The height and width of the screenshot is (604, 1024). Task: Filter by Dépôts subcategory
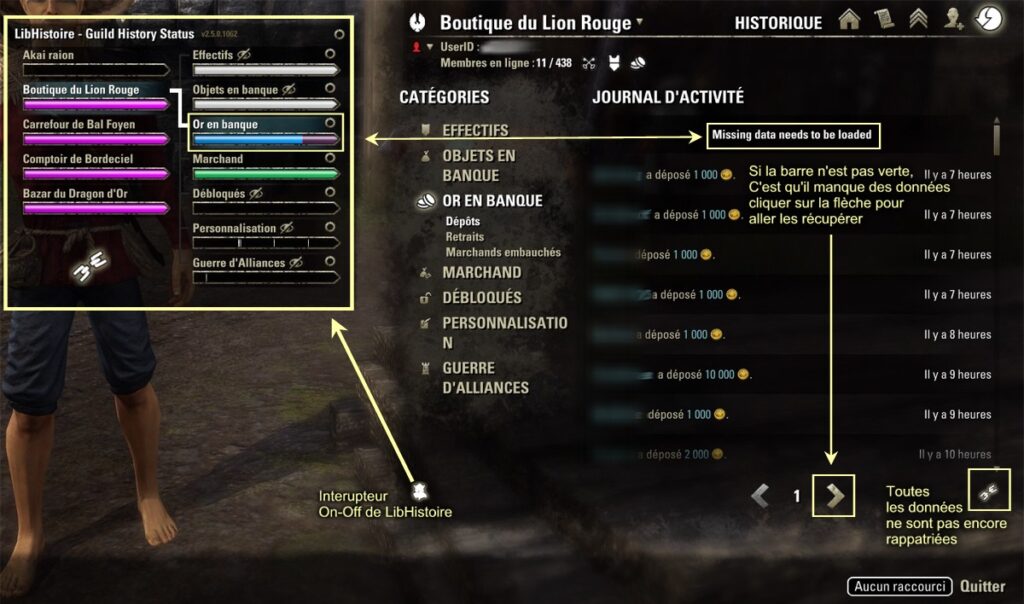point(462,222)
